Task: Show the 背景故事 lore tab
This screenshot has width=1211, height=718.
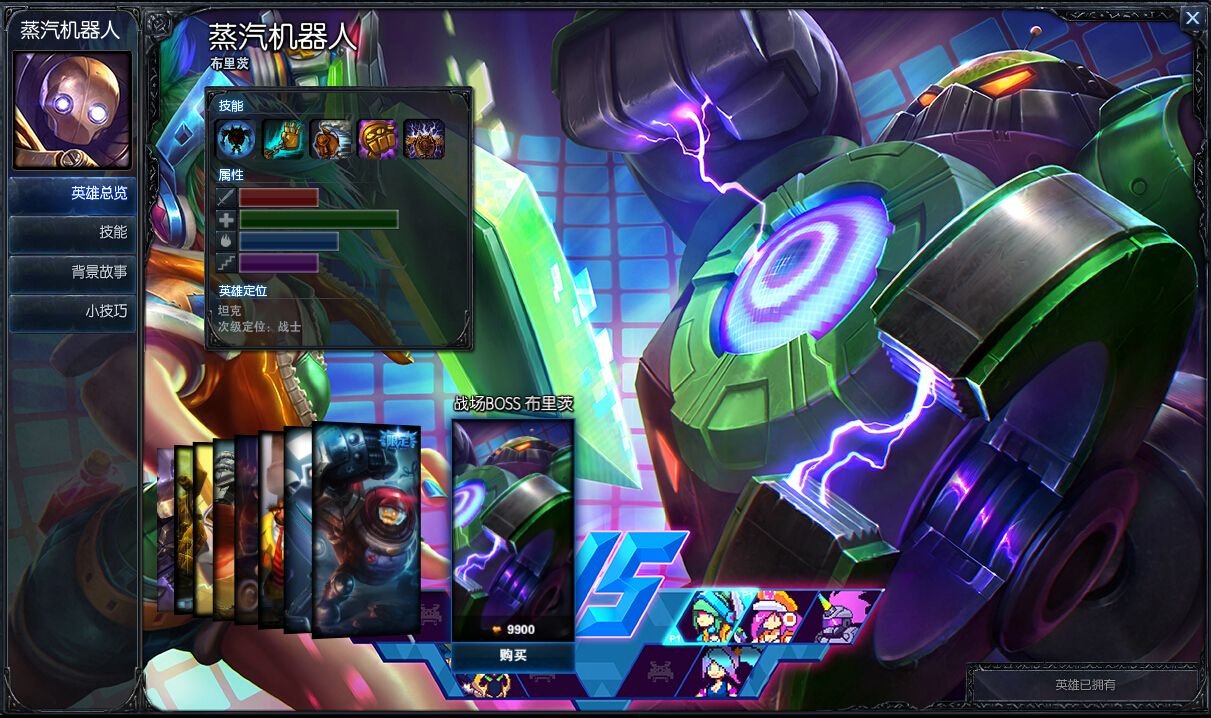Action: click(73, 271)
